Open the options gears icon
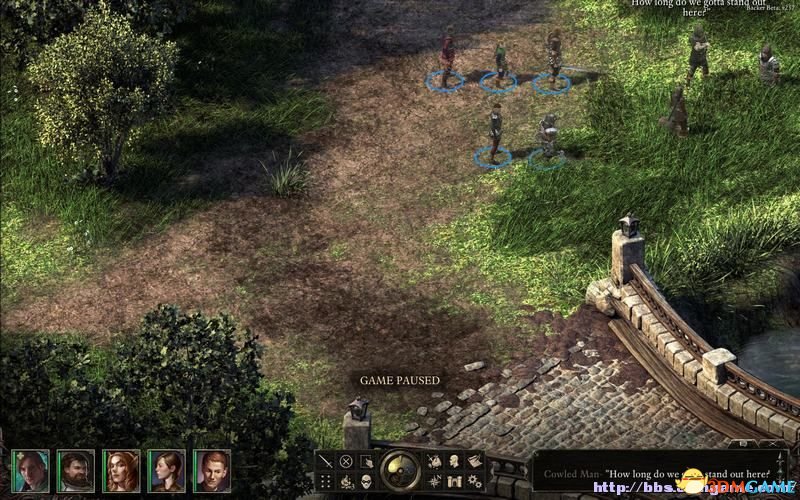Screen dimensions: 800x500 [474, 481]
